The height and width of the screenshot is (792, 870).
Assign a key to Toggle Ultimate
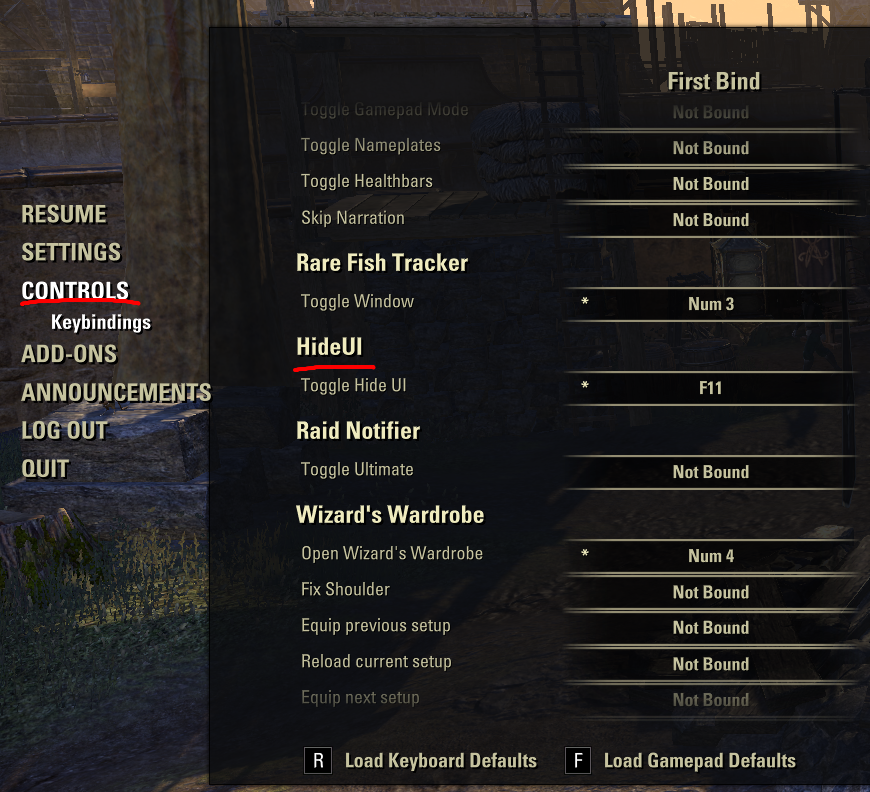tap(711, 472)
